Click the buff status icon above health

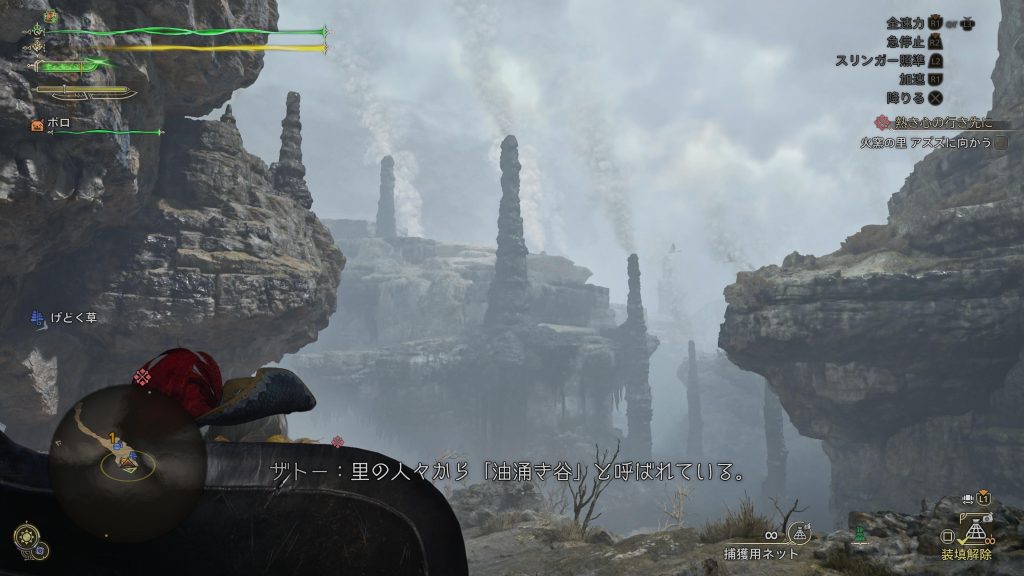[50, 17]
